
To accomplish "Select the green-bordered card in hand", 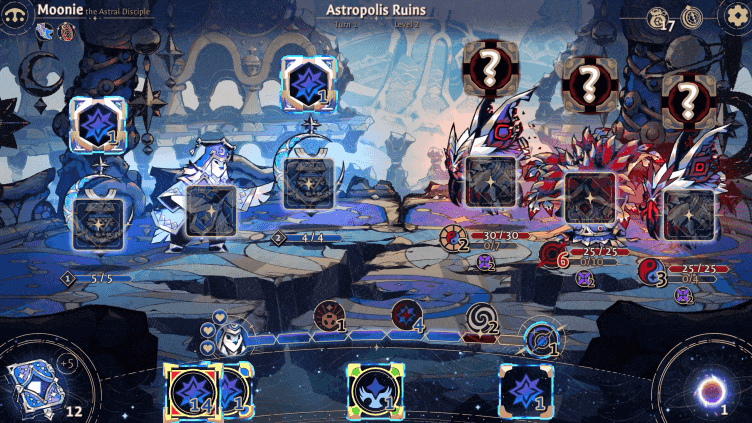I will pos(375,391).
